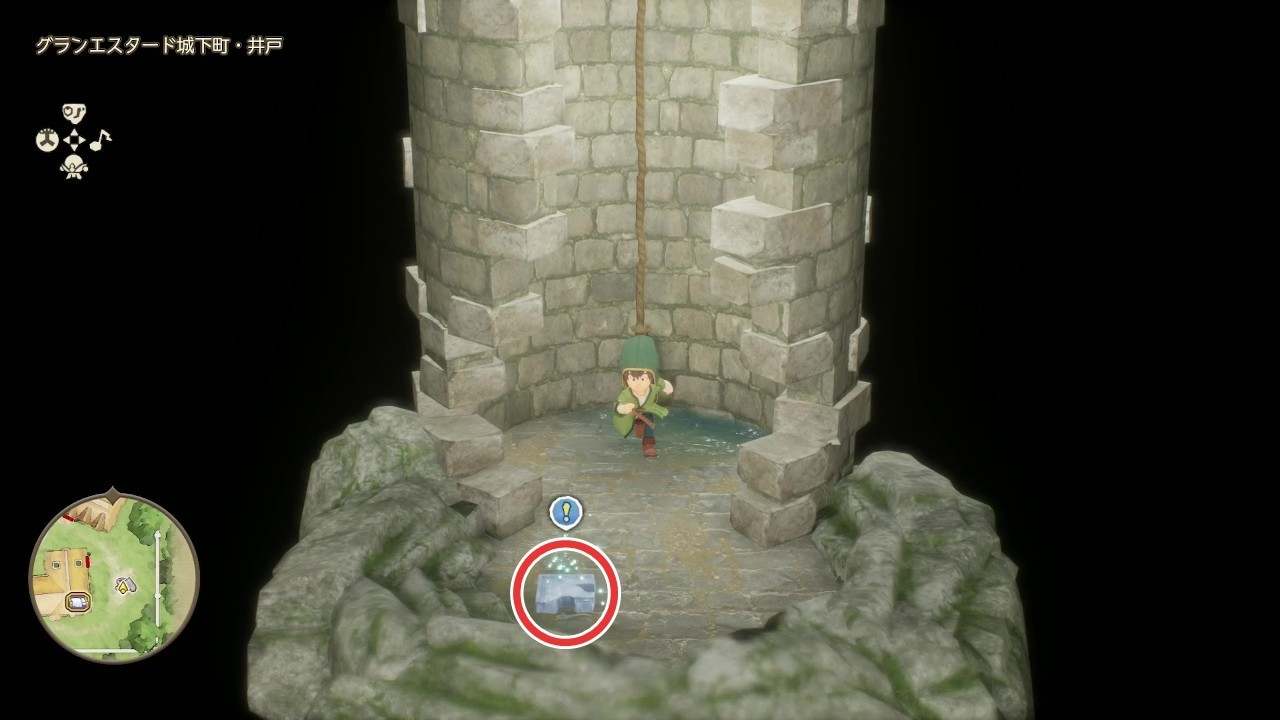1280x720 pixels.
Task: Activate the three-pronged circle shortcut icon
Action: point(47,140)
